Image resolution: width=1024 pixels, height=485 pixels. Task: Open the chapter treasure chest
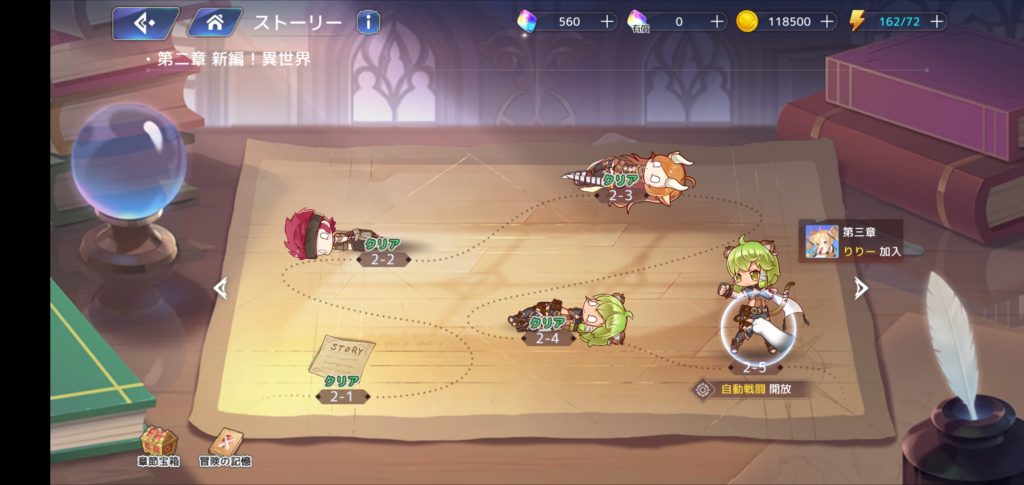tap(160, 444)
